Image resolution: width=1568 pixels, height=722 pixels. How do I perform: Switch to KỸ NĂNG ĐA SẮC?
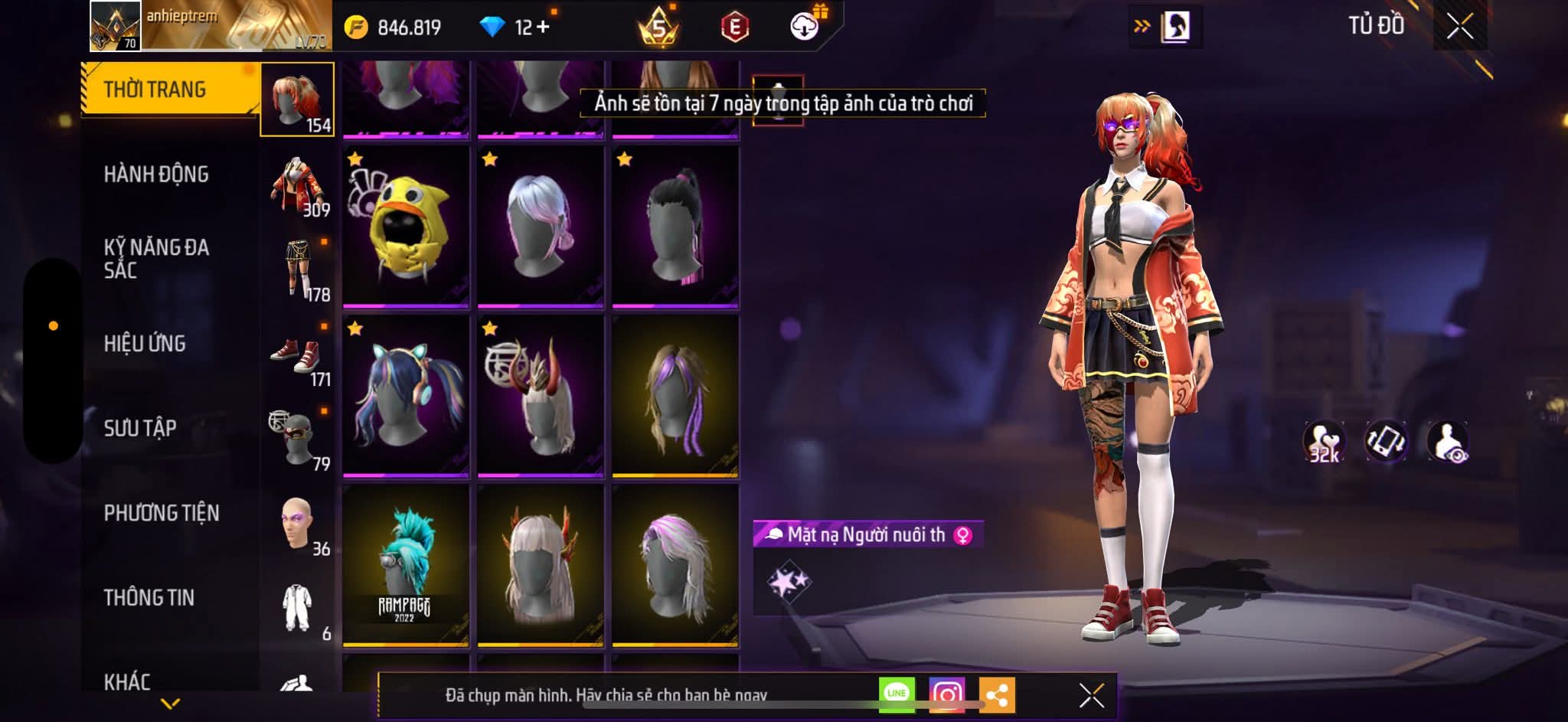[x=156, y=259]
